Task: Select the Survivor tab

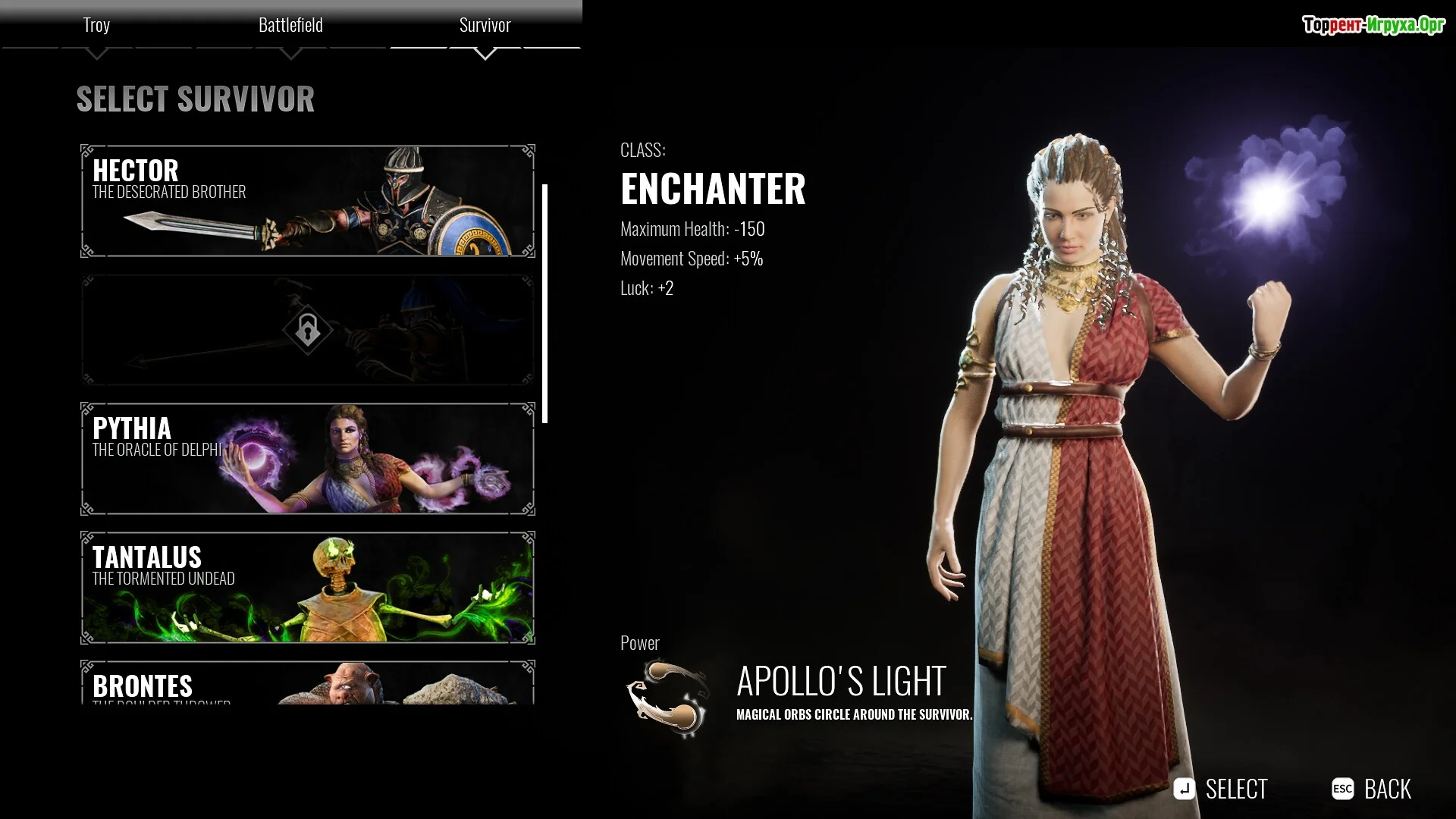Action: (485, 26)
